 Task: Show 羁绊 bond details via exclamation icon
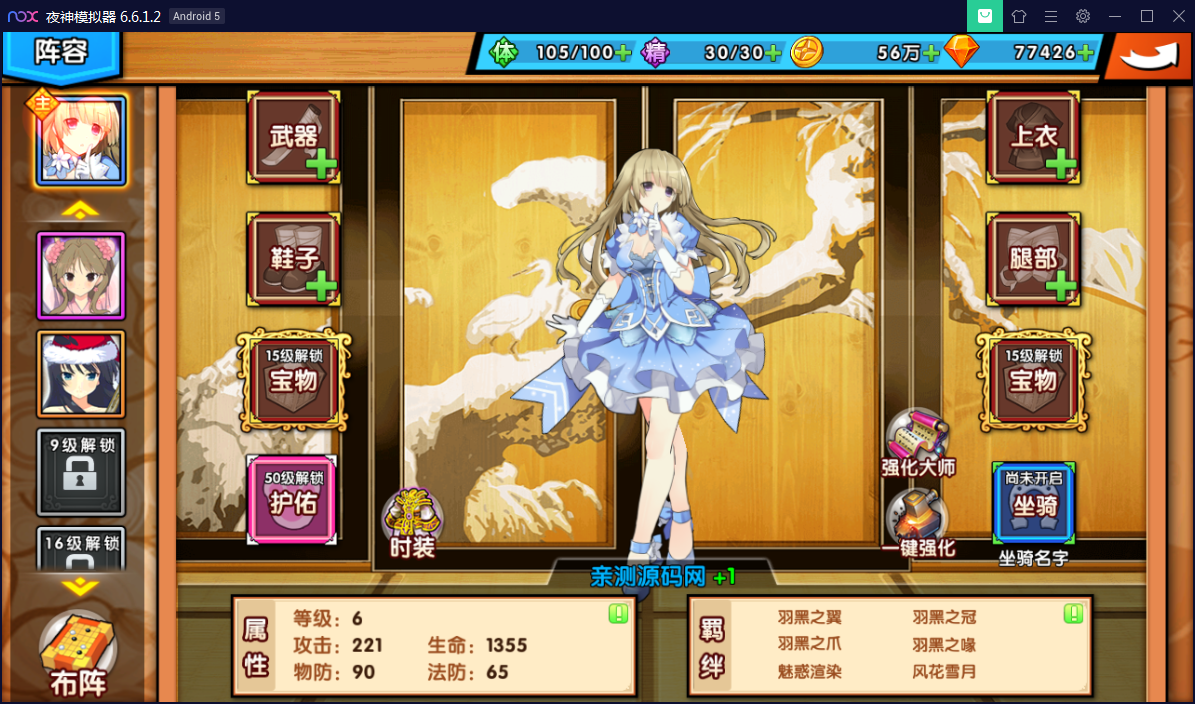point(1074,613)
